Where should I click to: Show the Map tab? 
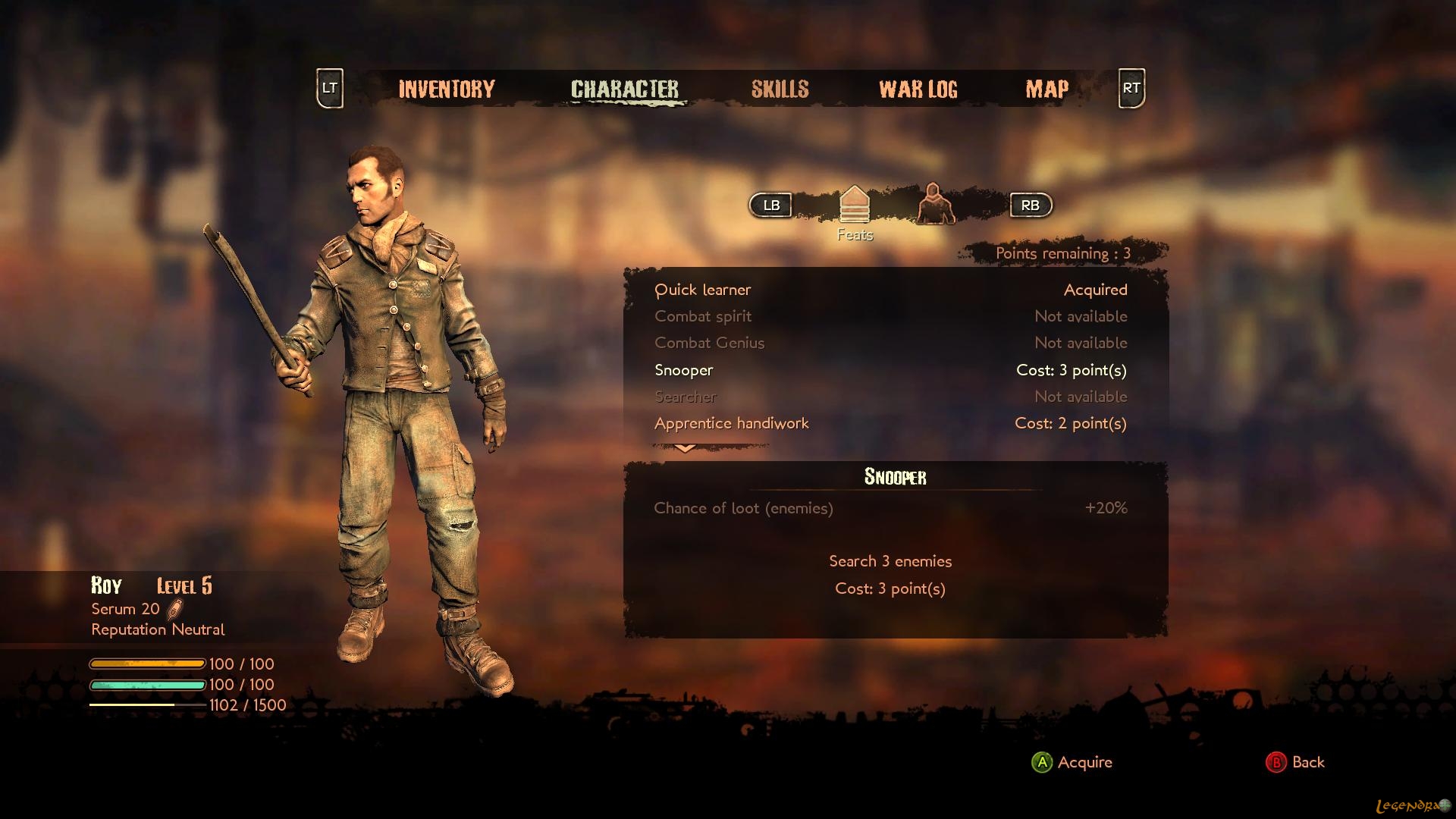(x=1046, y=89)
